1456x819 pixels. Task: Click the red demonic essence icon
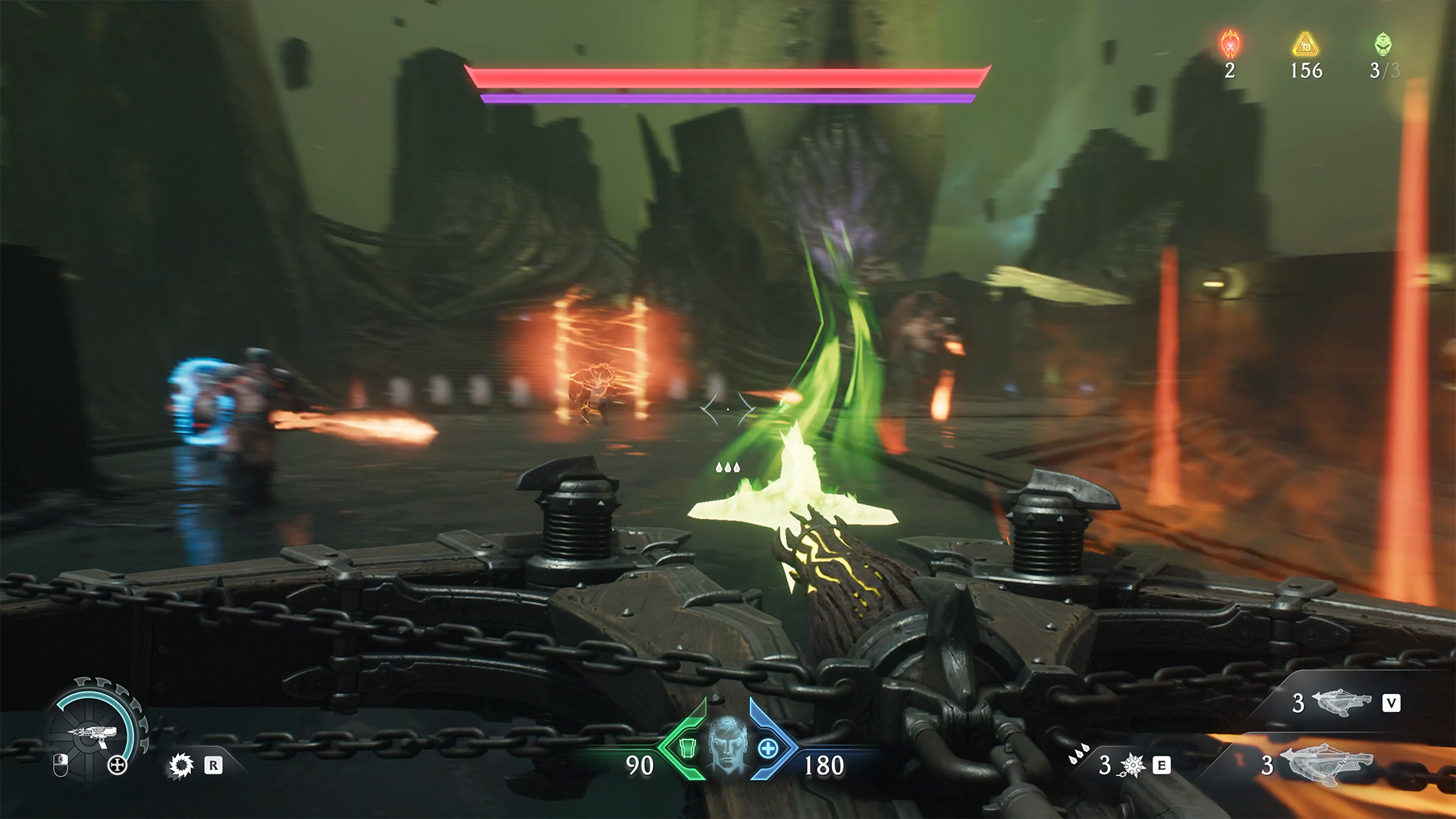click(1230, 45)
